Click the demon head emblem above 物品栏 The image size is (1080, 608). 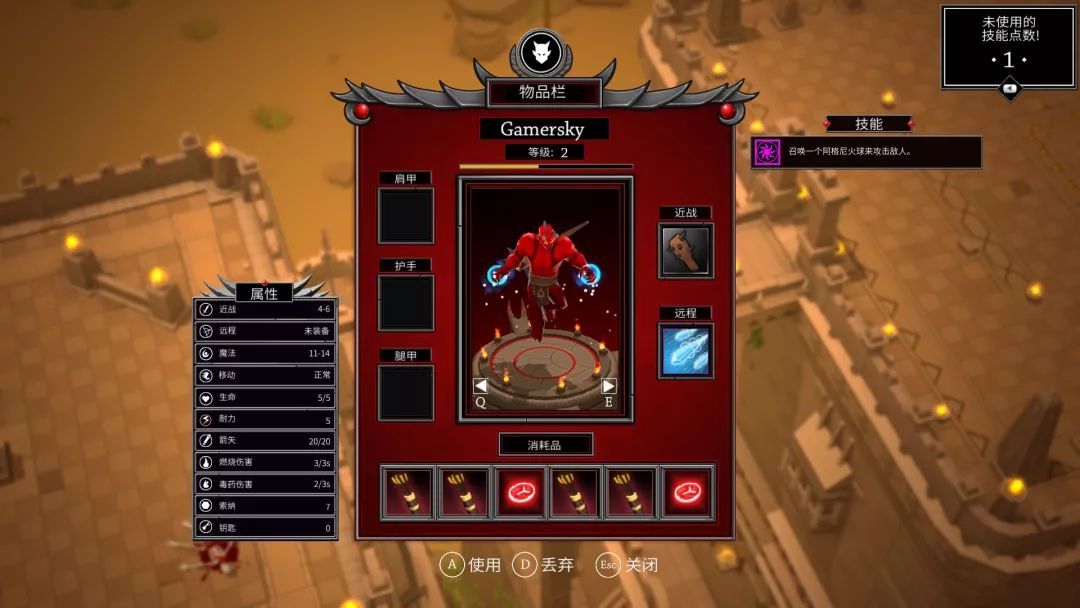(x=541, y=53)
